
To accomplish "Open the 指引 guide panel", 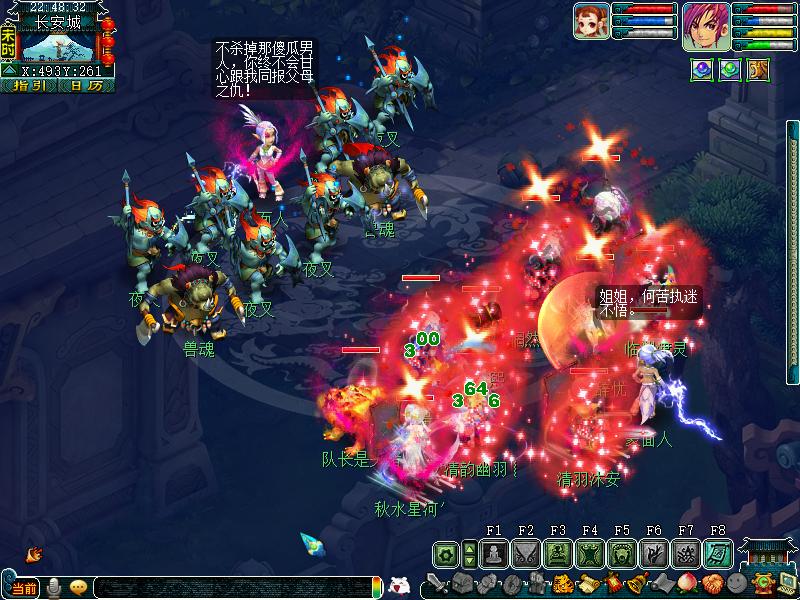I will click(x=29, y=85).
